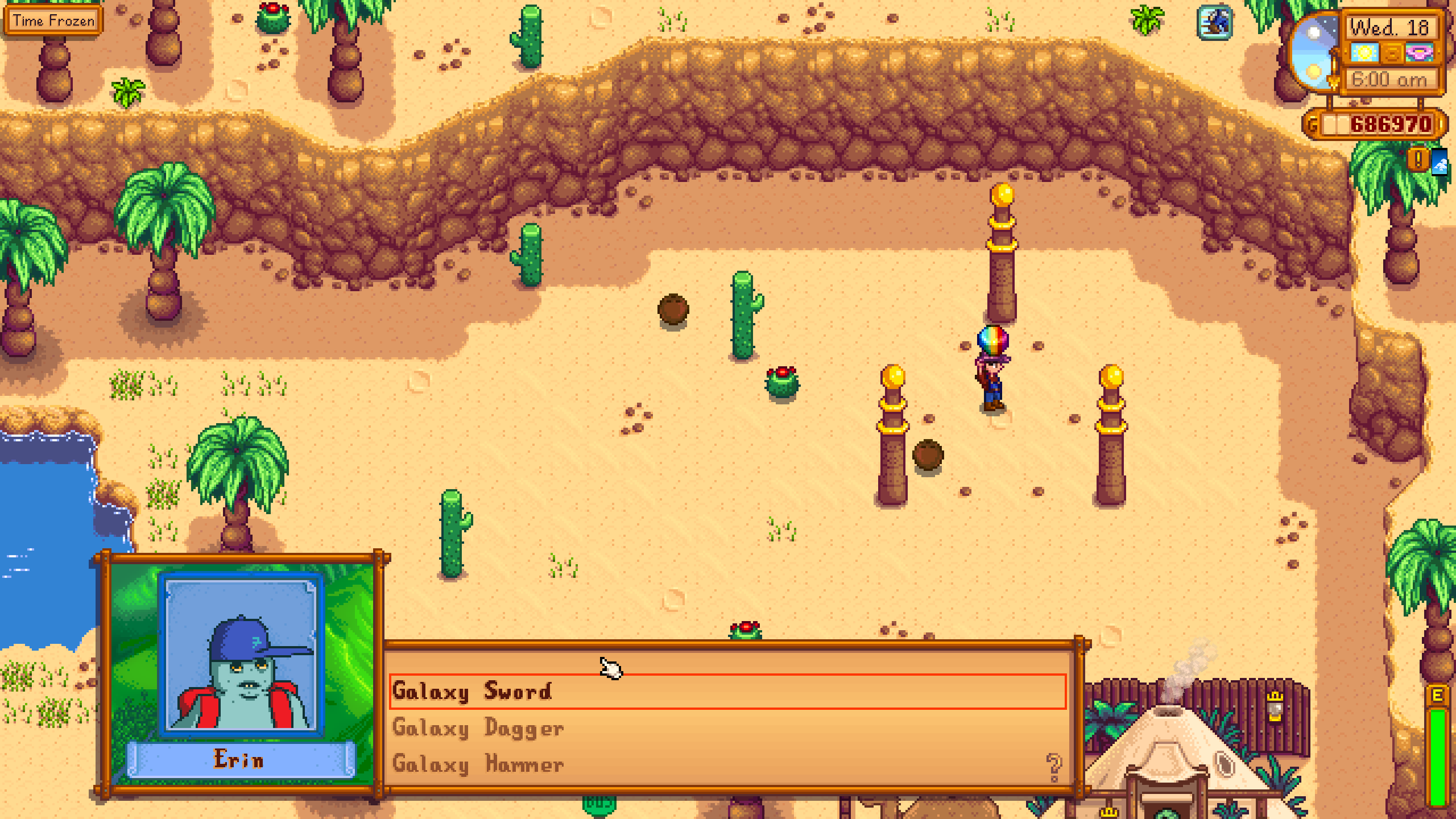Click the sunny weather forecast icon
Viewport: 1456px width, 819px height.
(x=1364, y=52)
